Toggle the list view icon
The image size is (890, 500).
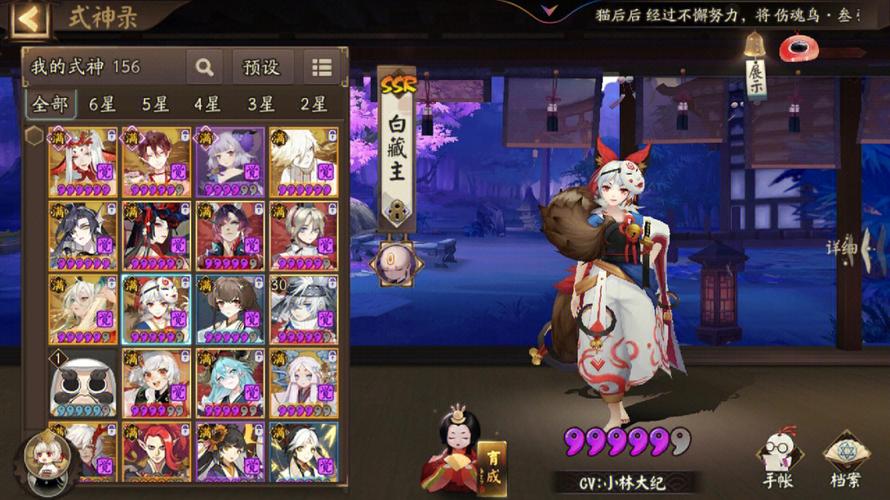click(321, 67)
